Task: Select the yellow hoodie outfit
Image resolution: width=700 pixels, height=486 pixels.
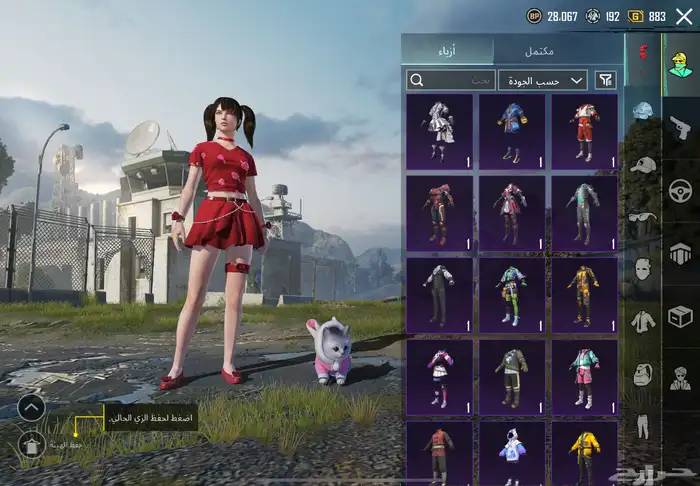Action: pyautogui.click(x=584, y=455)
